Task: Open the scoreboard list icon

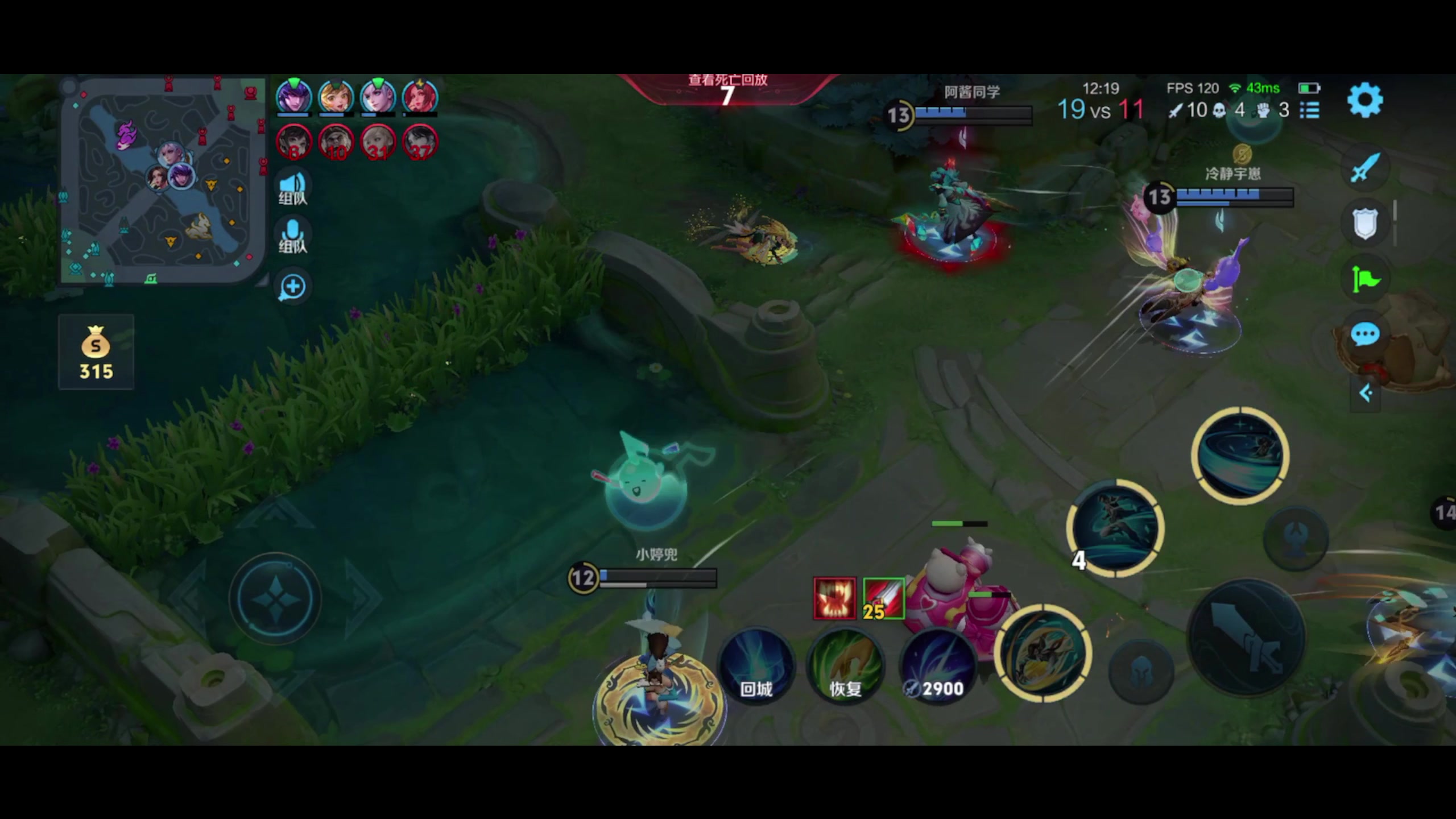Action: tap(1309, 110)
